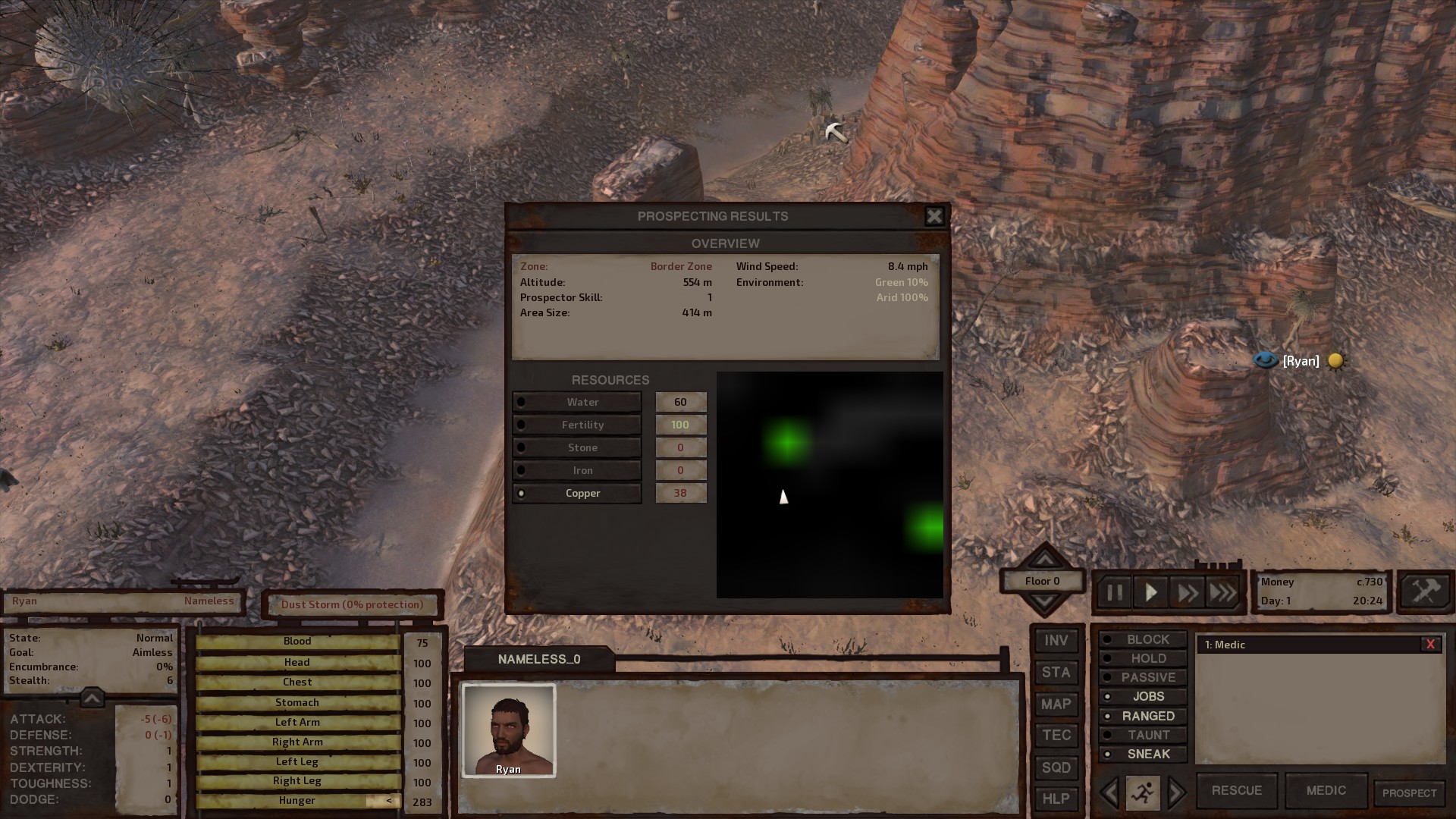Screen dimensions: 1456x819
Task: Open the INV inventory panel
Action: point(1056,641)
